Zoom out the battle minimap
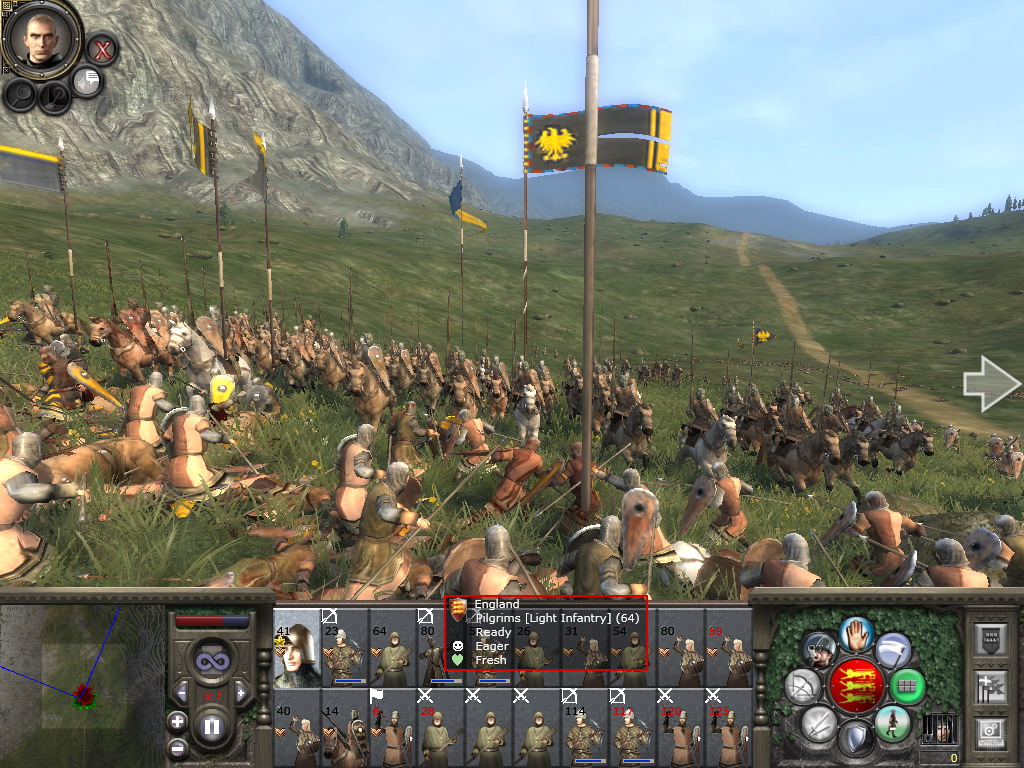 (x=178, y=747)
